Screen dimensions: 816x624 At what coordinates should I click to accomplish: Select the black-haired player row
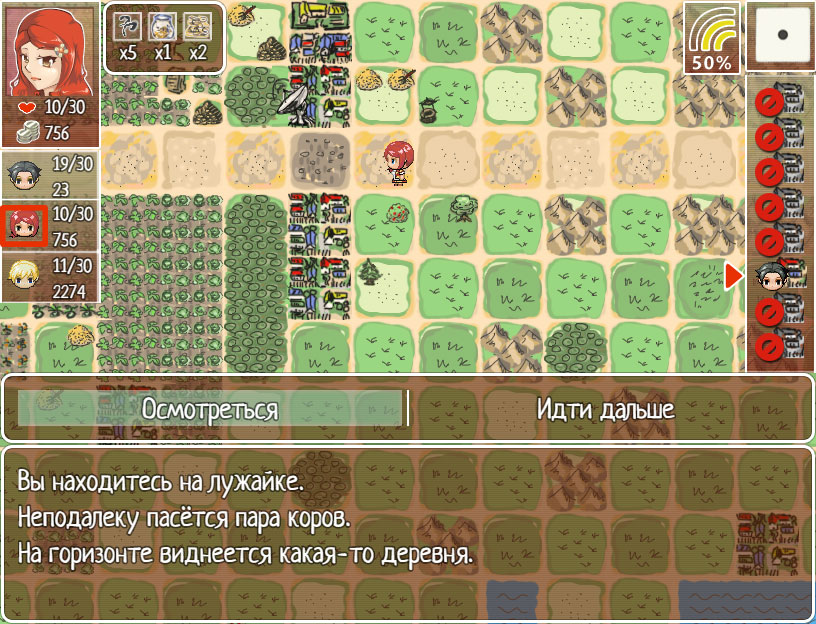coord(50,176)
